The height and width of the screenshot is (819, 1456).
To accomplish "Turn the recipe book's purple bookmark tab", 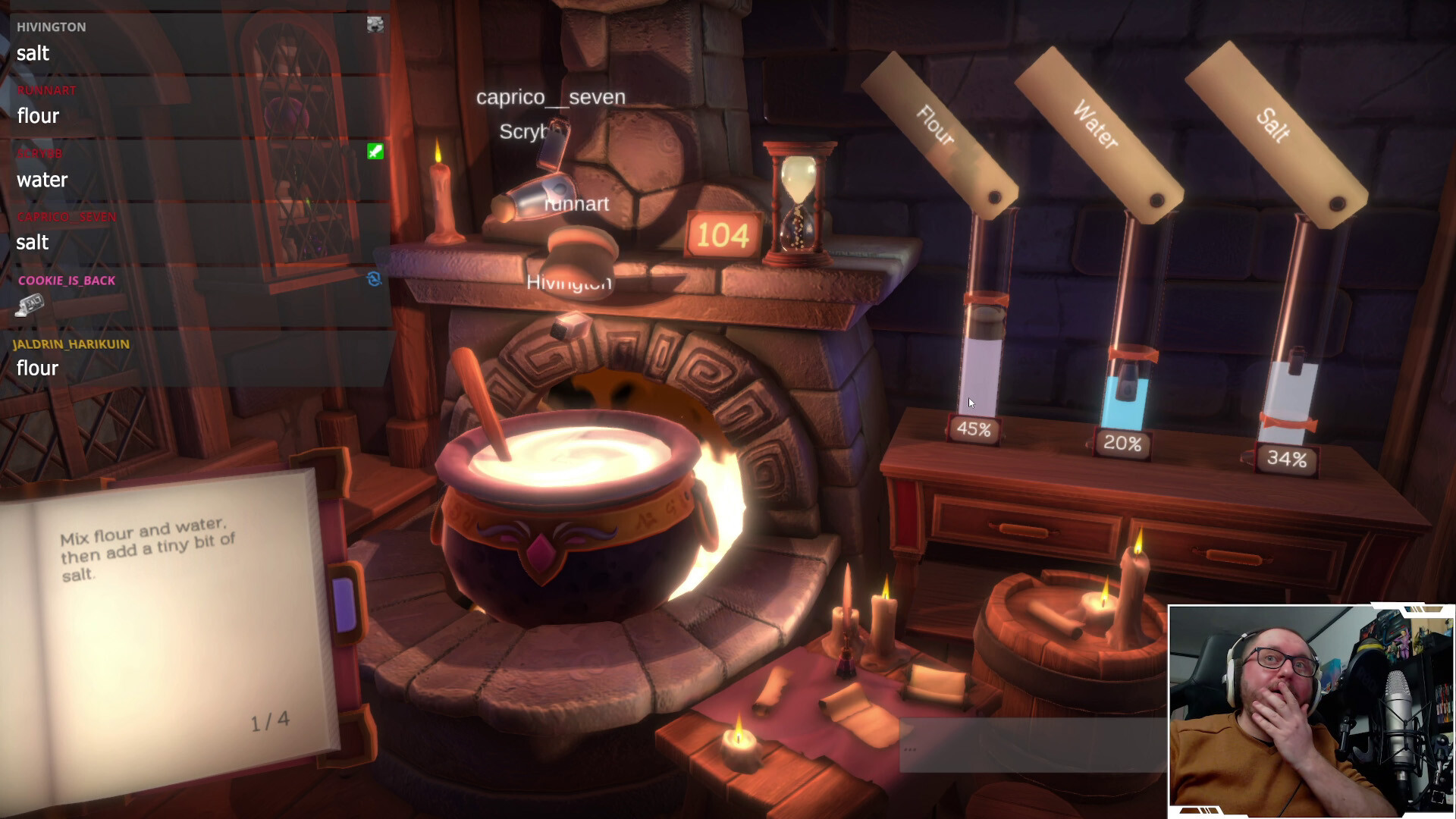I will pos(345,604).
